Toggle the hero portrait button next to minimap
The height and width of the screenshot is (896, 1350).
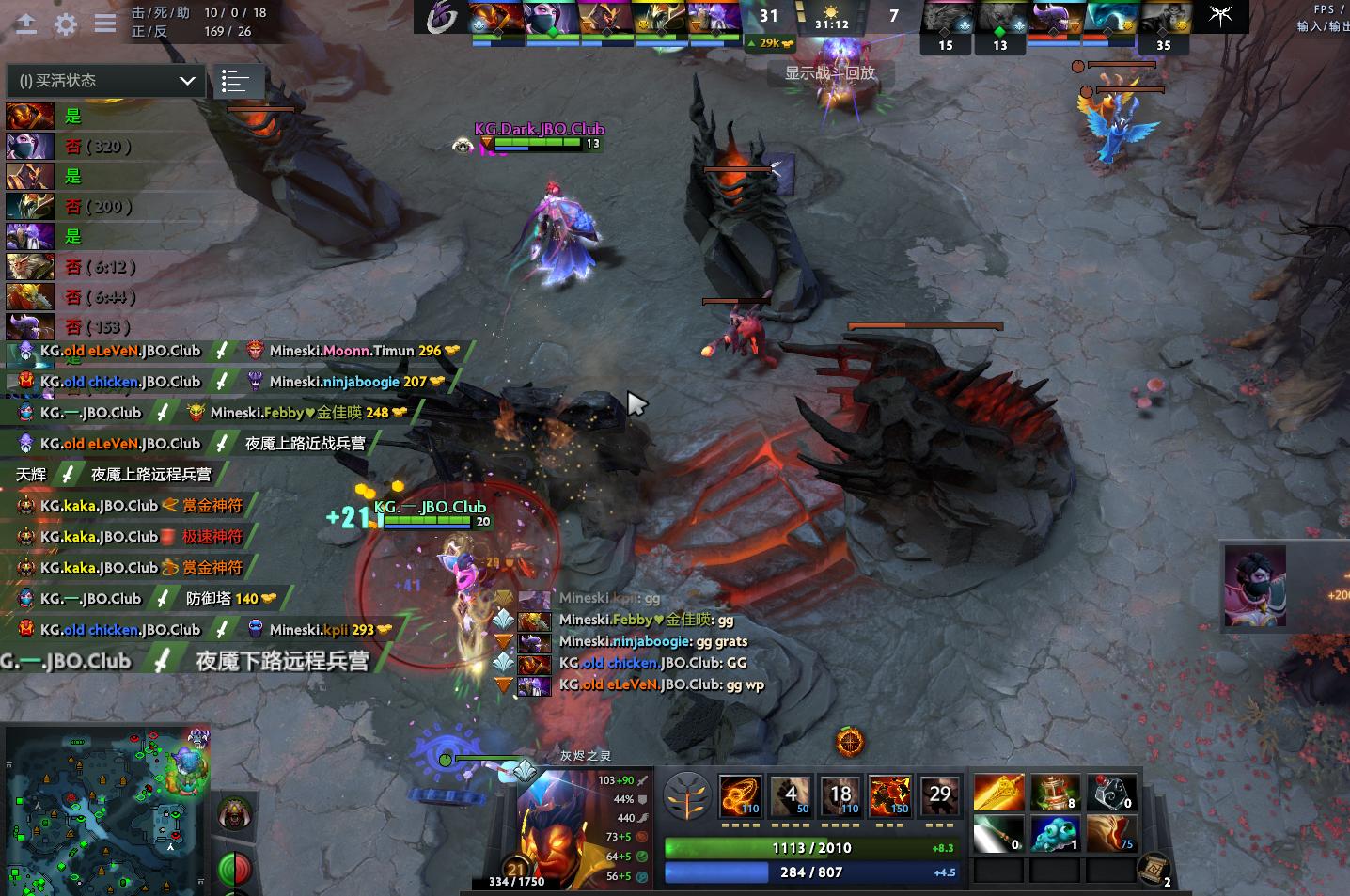click(234, 810)
